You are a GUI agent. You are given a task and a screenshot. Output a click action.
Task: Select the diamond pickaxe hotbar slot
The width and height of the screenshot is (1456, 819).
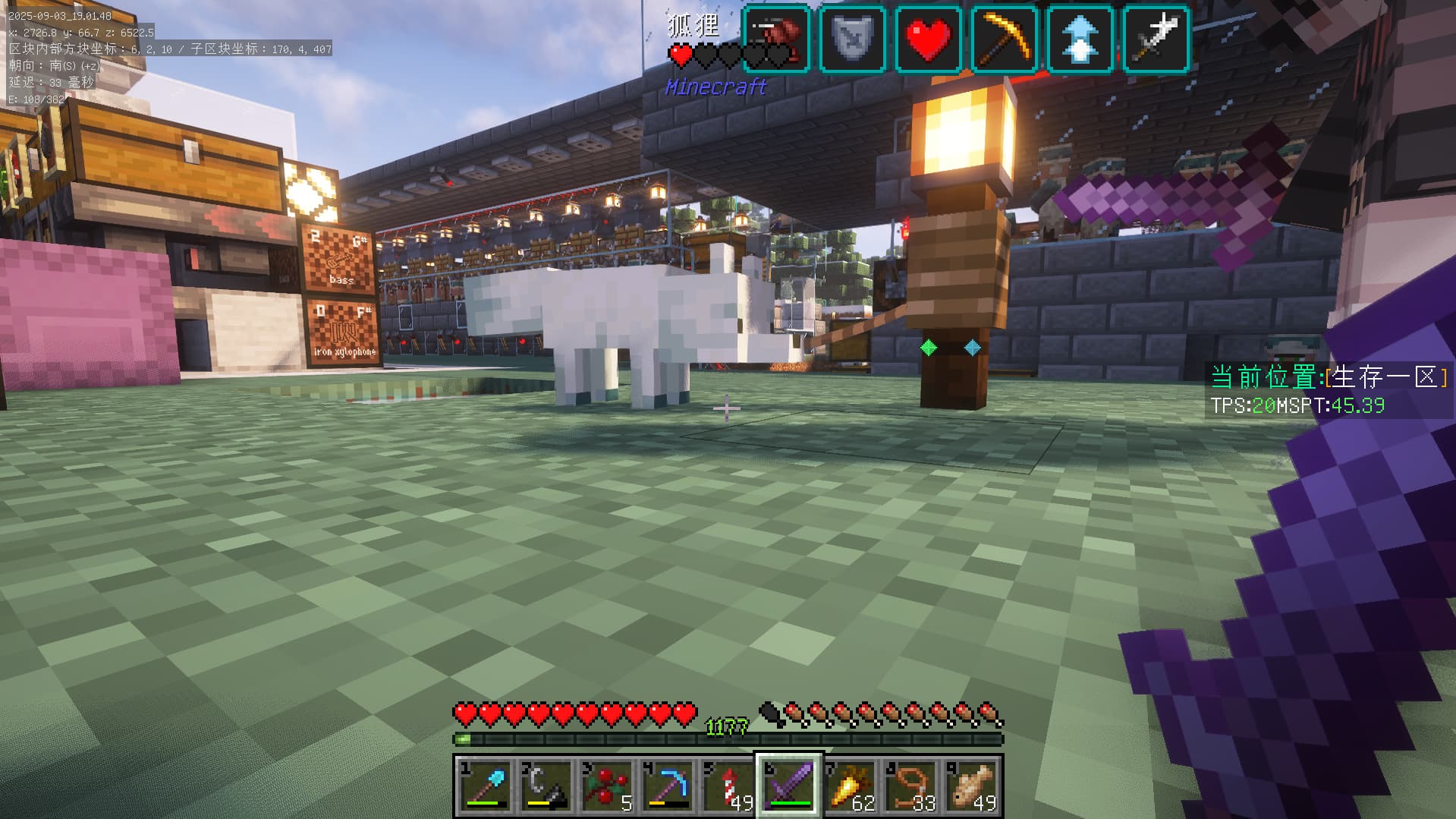click(x=667, y=786)
